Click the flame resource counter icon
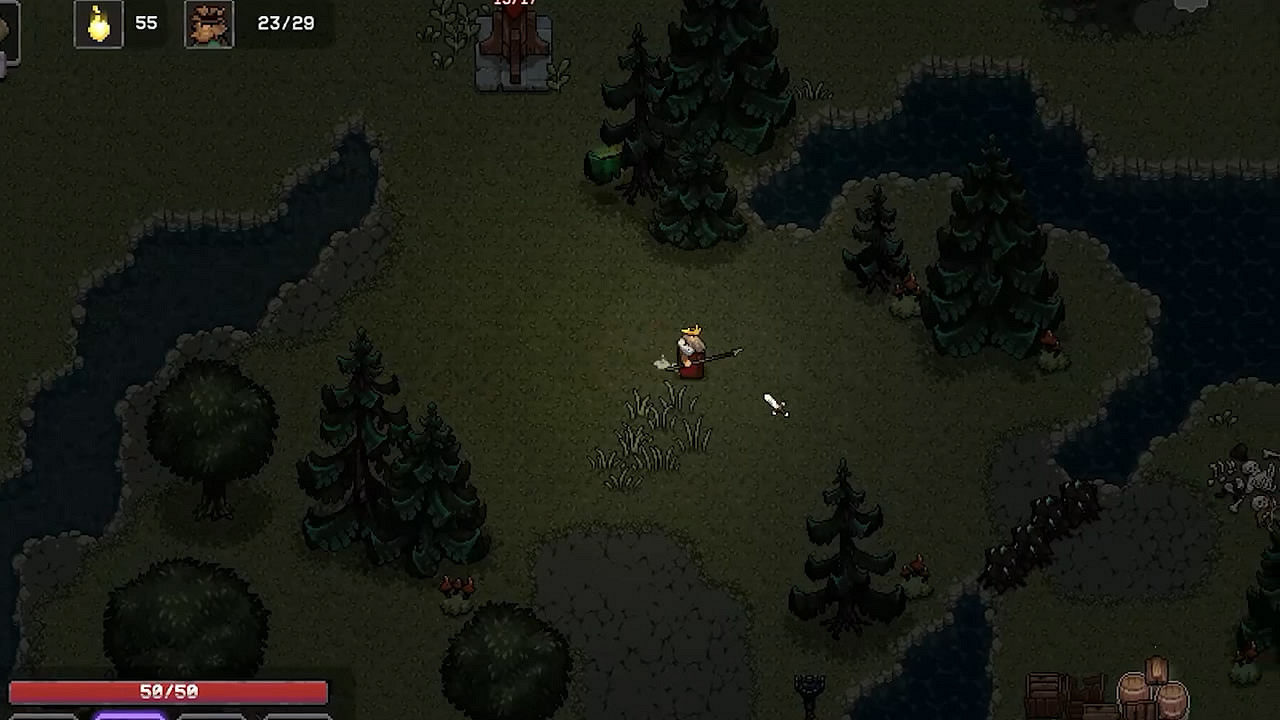 97,23
